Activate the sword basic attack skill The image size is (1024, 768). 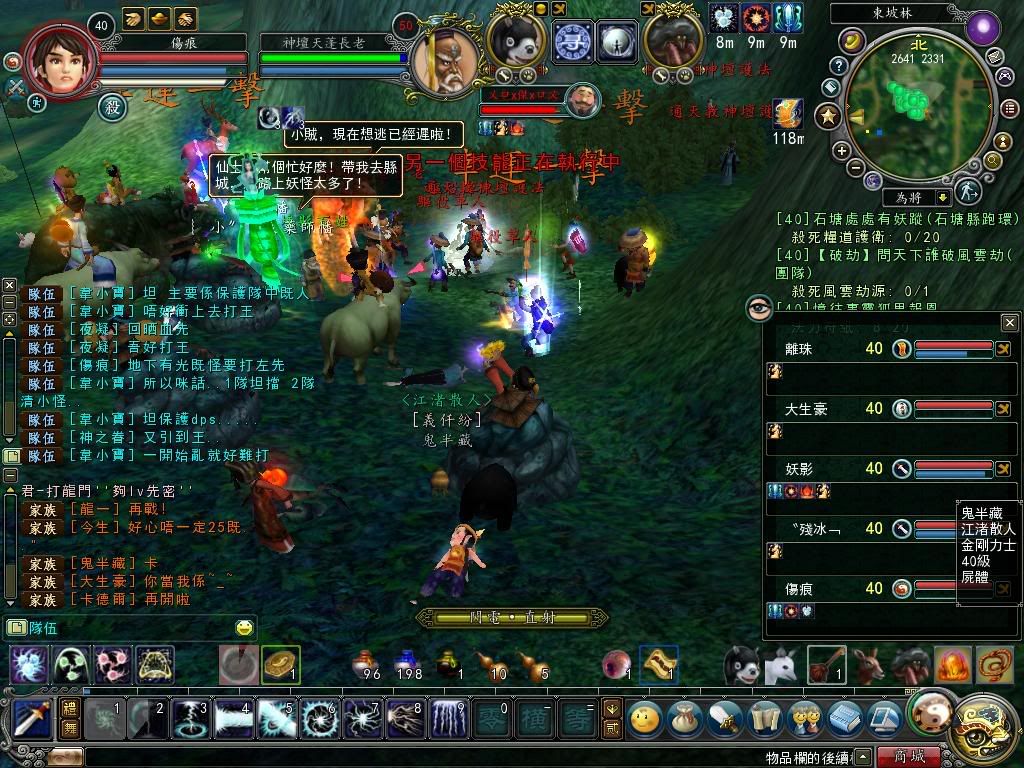32,719
